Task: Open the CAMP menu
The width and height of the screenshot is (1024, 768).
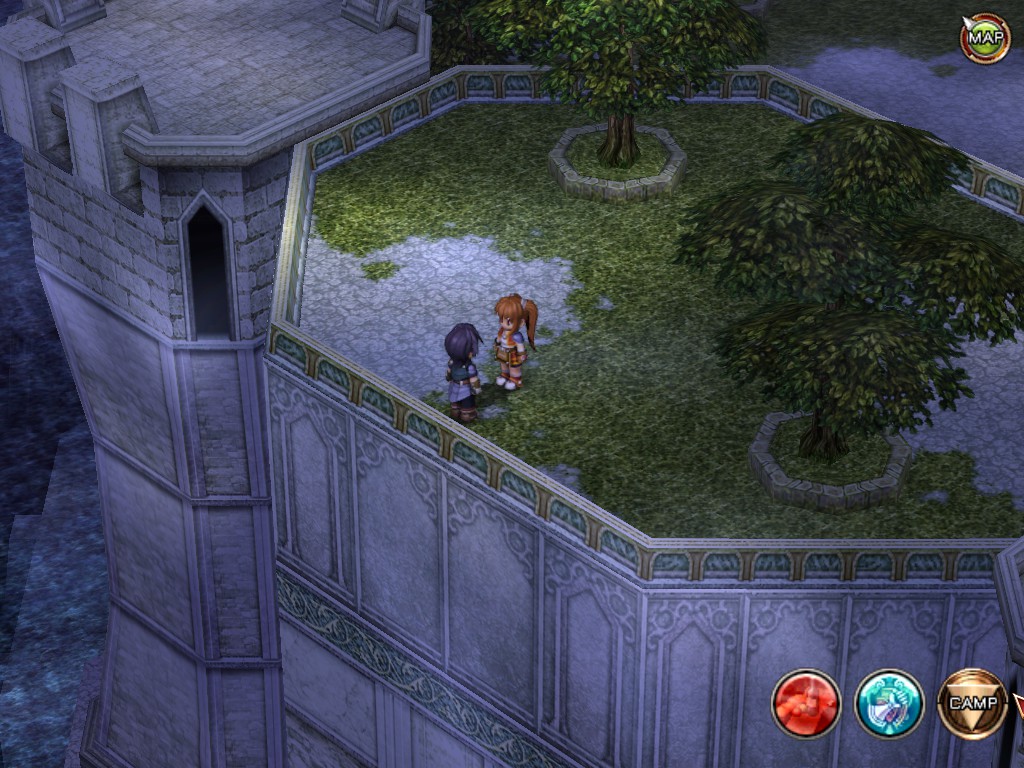Action: 972,703
